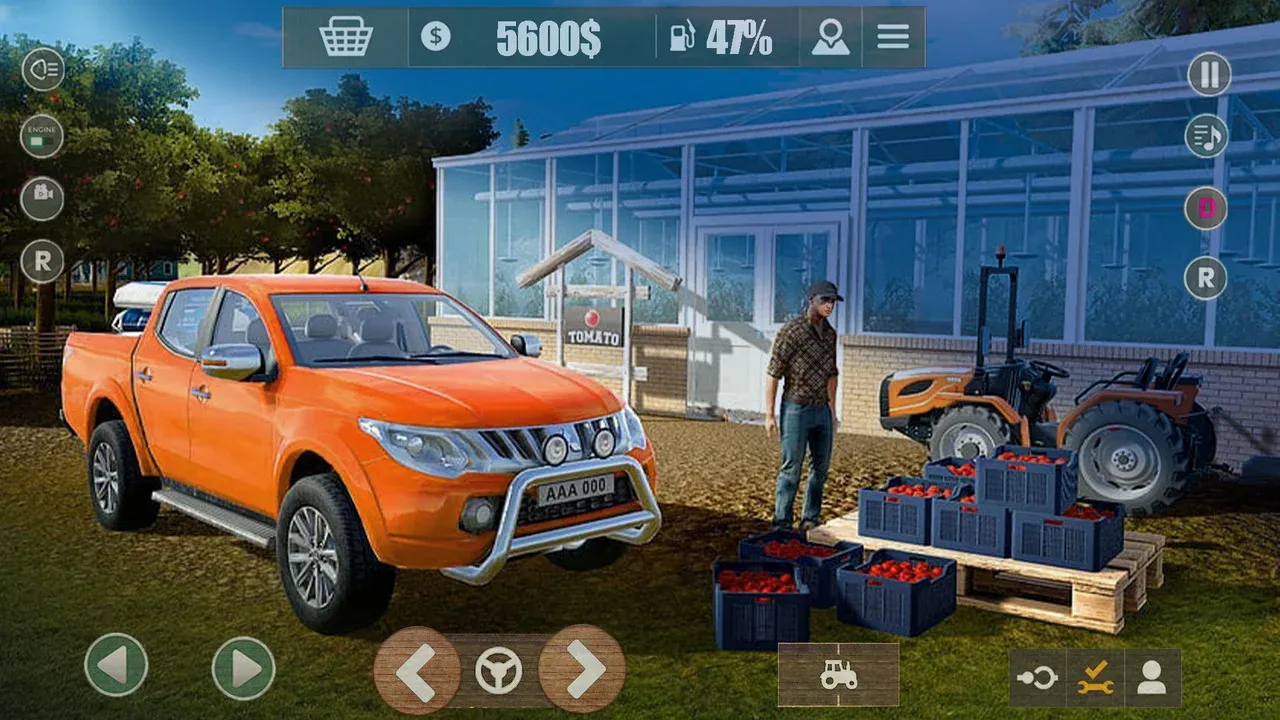Tap the green left triangle button
This screenshot has height=720, width=1280.
(x=116, y=665)
